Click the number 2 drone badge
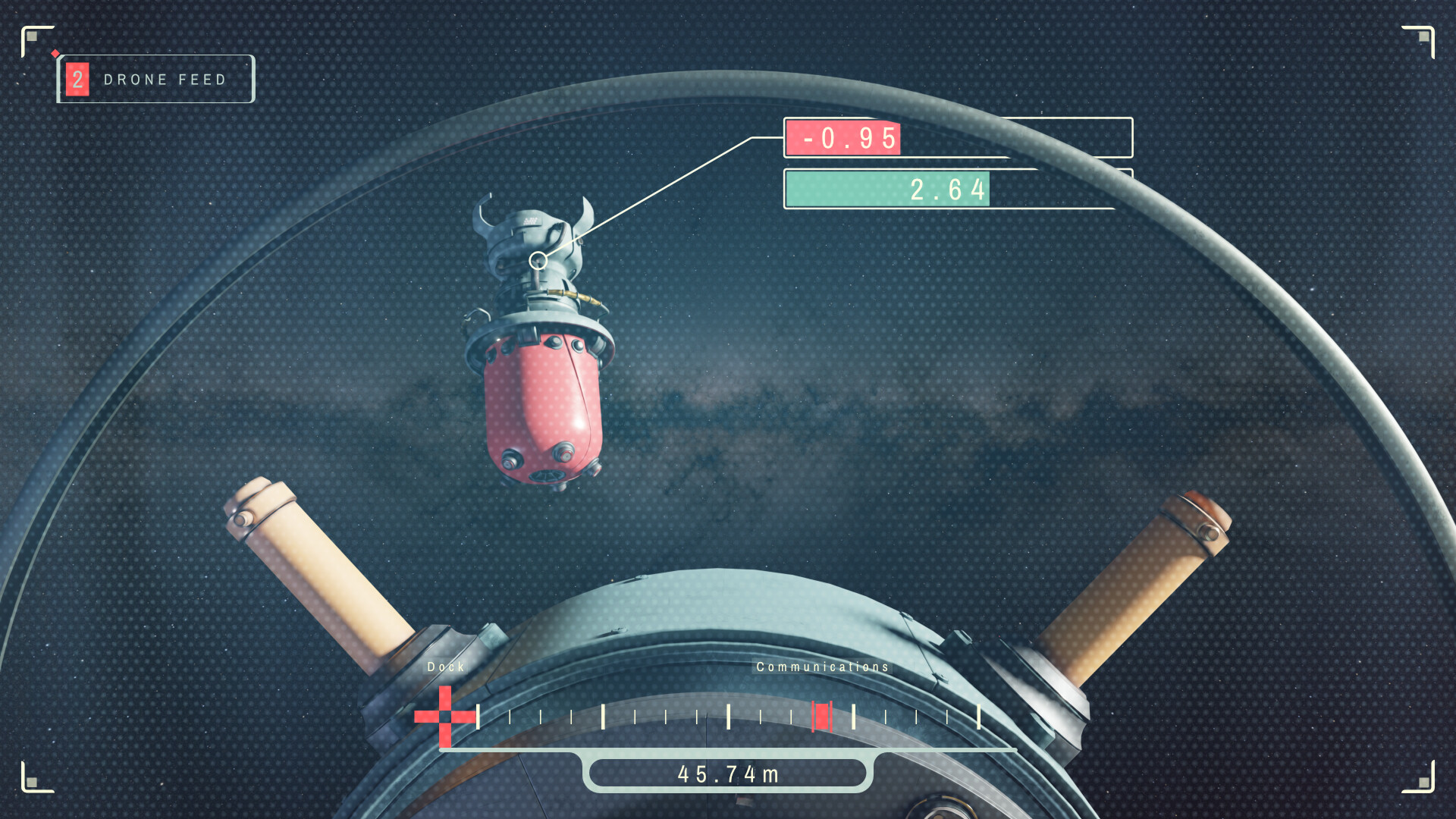 [78, 79]
